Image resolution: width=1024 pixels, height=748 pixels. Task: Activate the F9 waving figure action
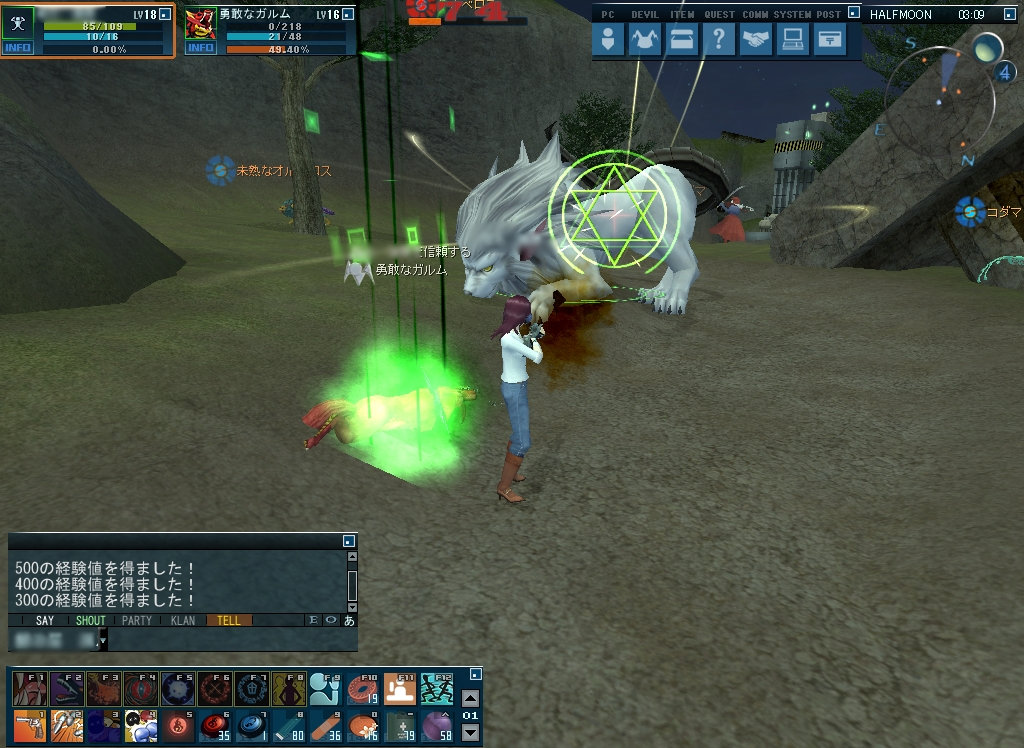324,688
